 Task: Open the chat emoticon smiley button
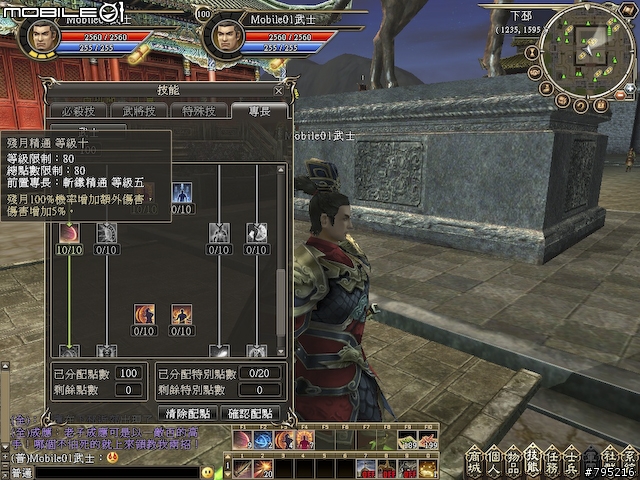click(x=208, y=471)
